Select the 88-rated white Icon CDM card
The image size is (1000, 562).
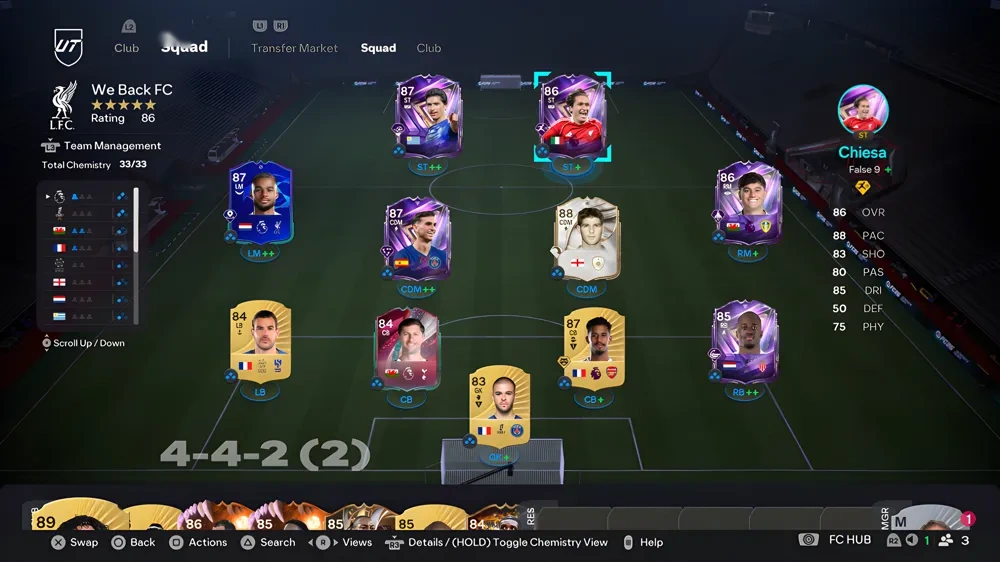tap(586, 238)
